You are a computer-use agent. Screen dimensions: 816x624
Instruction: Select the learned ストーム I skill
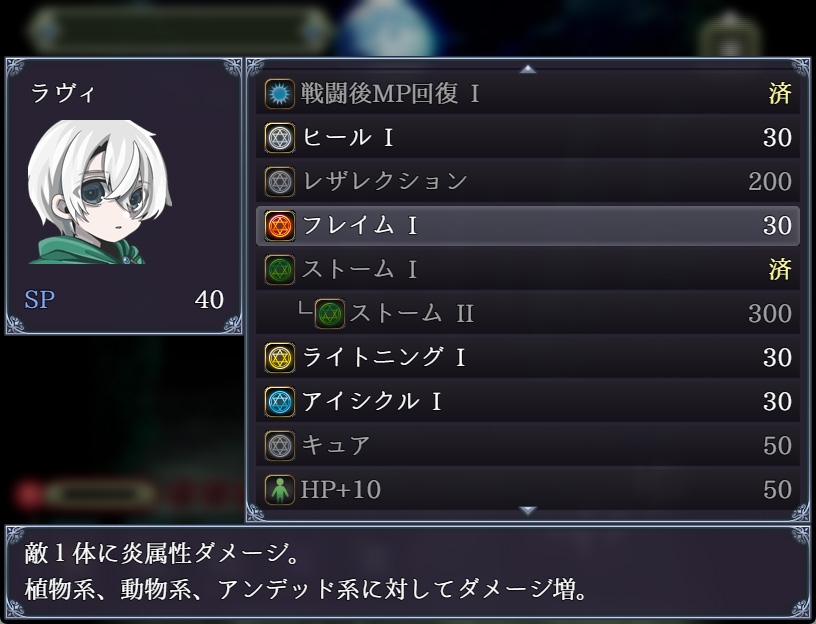[527, 270]
